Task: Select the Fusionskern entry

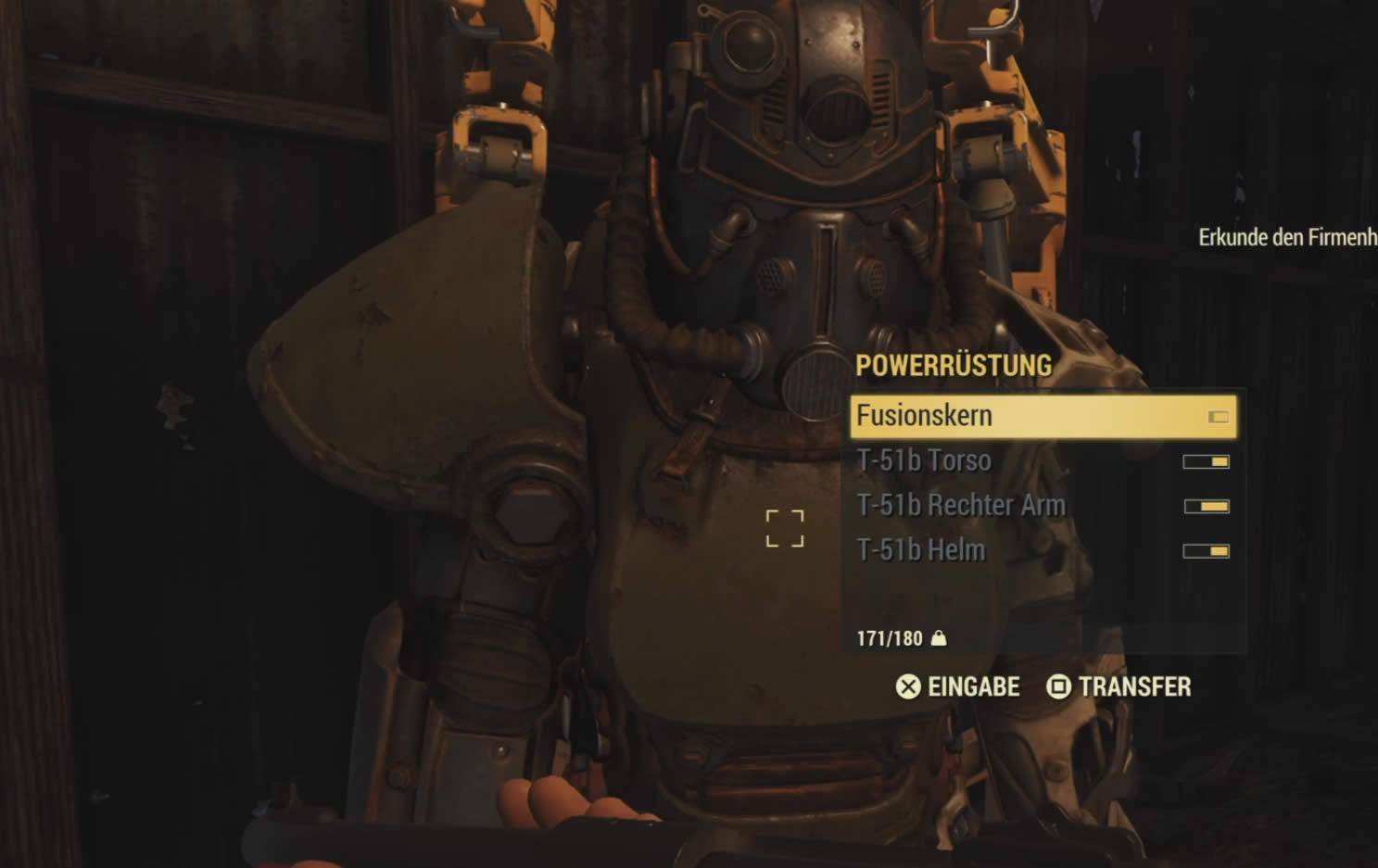Action: (x=1042, y=416)
